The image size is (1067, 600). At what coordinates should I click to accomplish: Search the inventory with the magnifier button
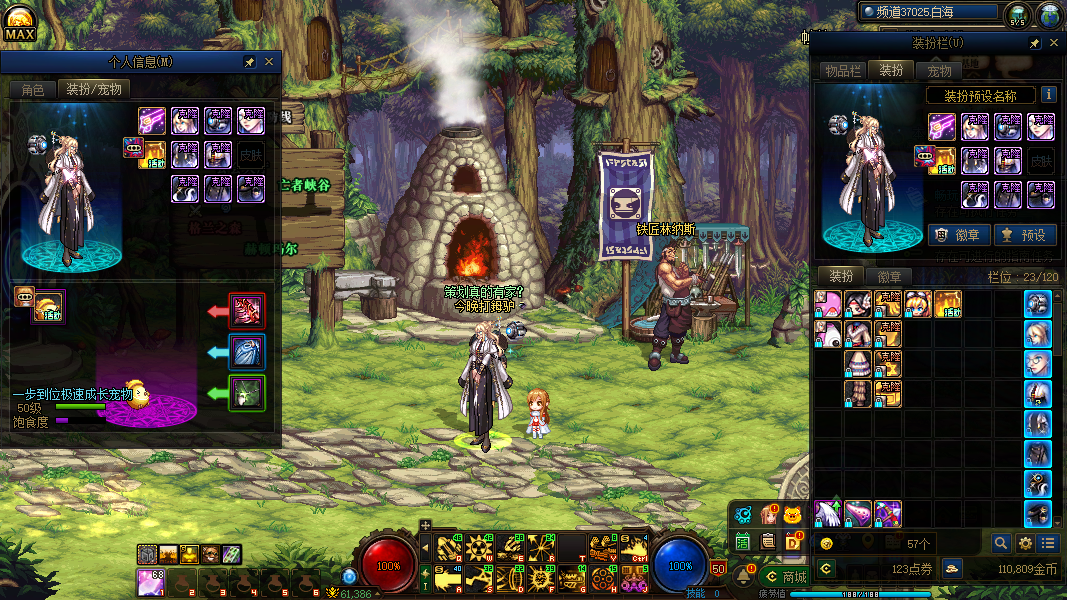[x=1000, y=543]
